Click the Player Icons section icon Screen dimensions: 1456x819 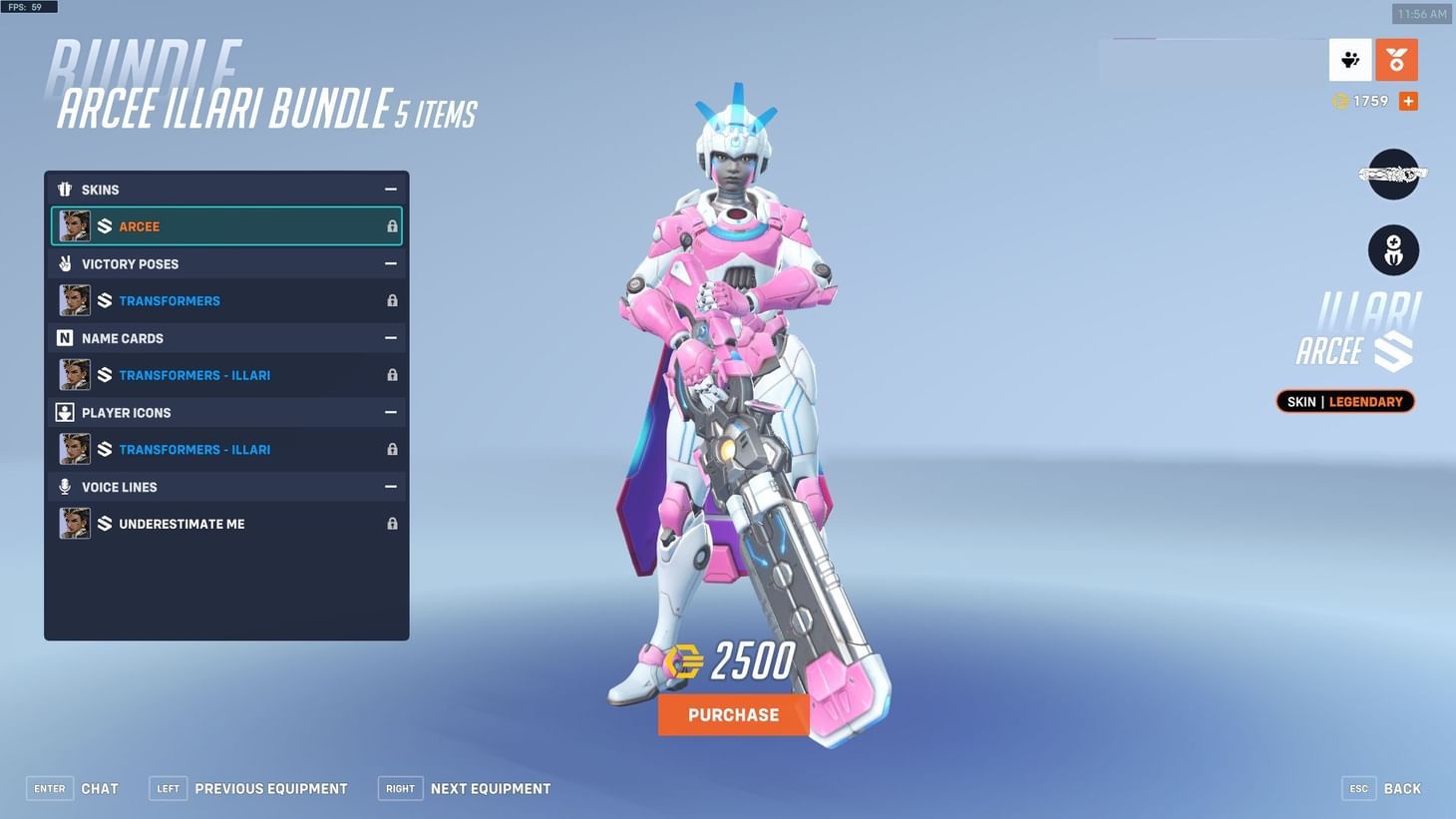point(65,412)
